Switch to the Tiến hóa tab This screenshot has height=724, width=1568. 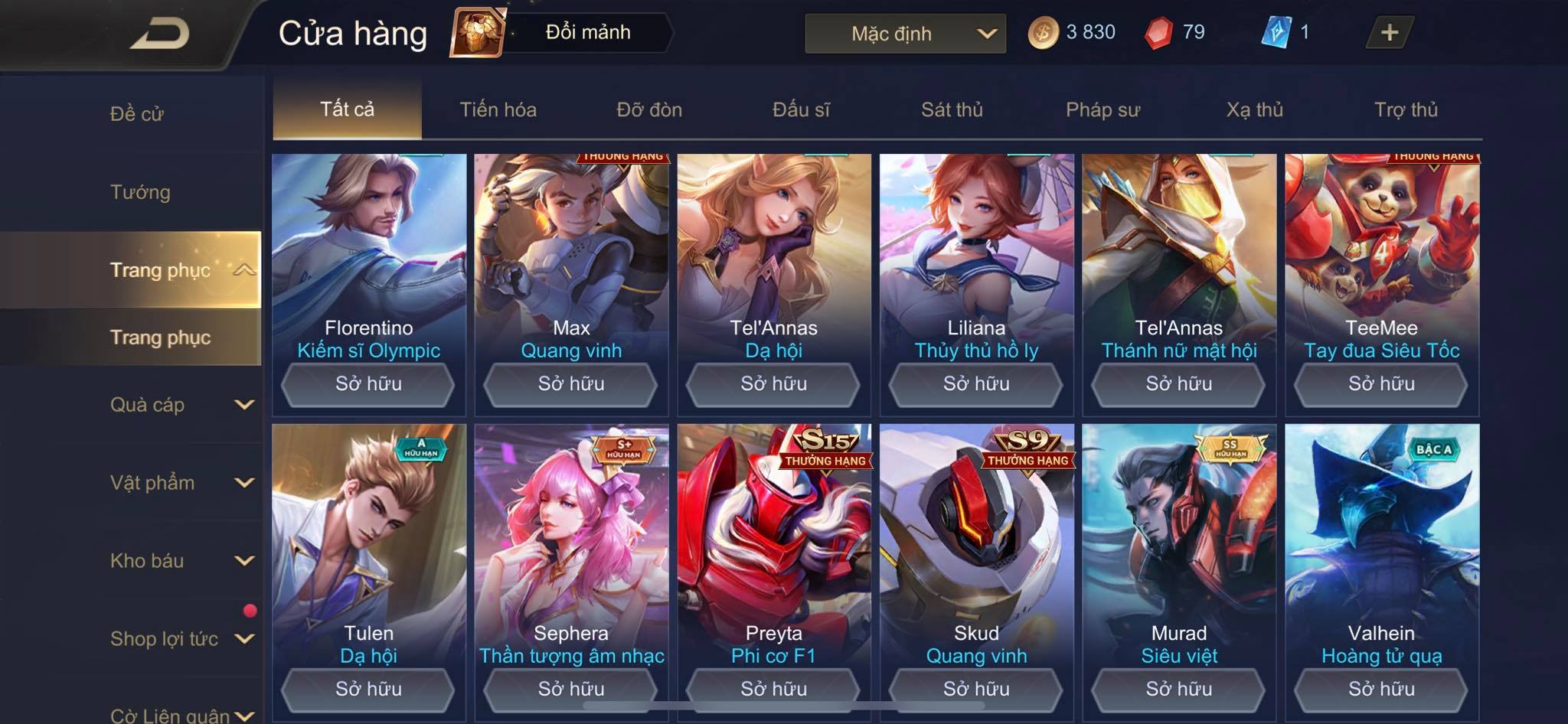click(x=498, y=109)
